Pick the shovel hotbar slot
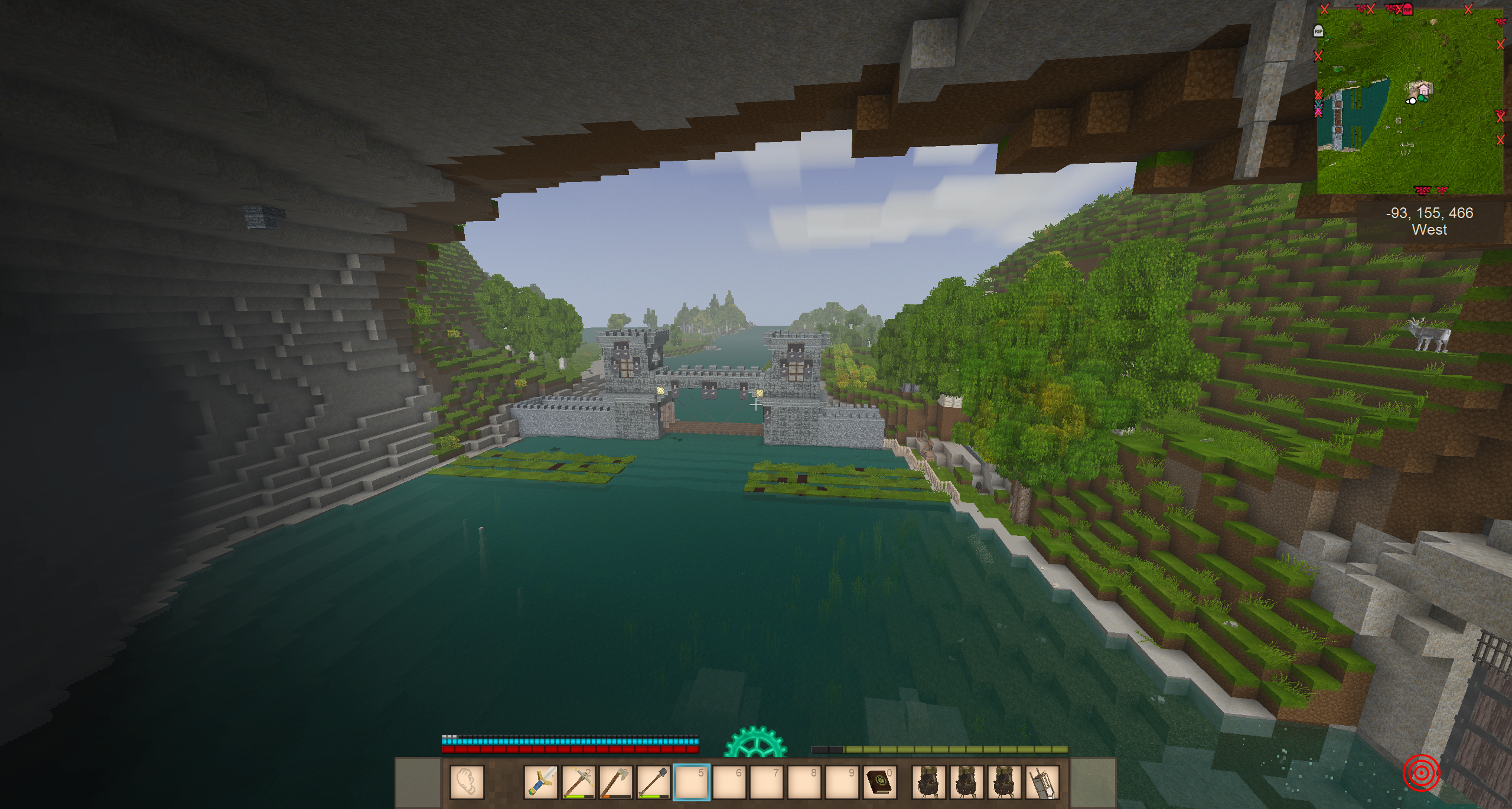1512x809 pixels. click(654, 782)
